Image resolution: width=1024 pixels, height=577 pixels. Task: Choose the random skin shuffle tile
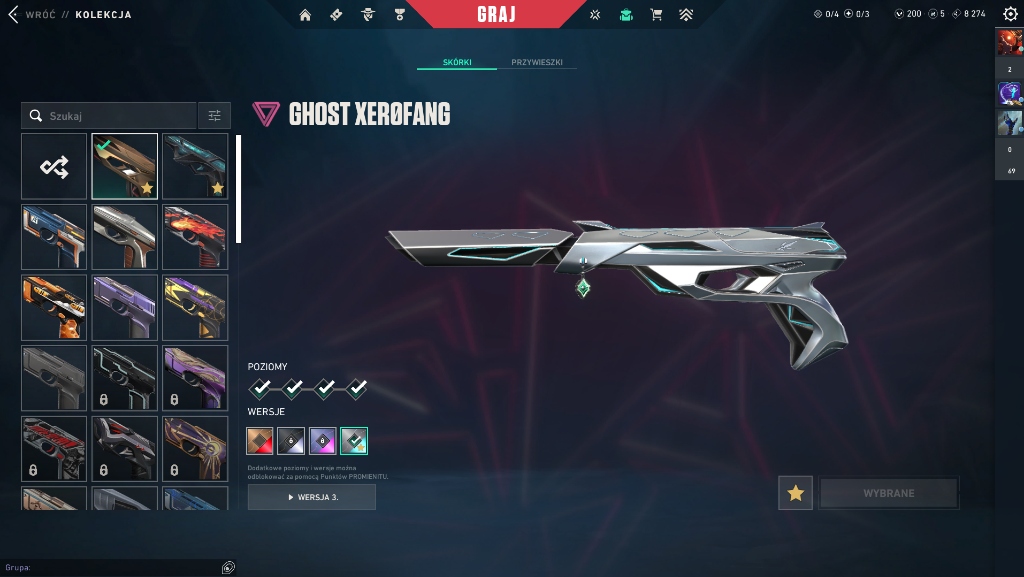point(54,166)
